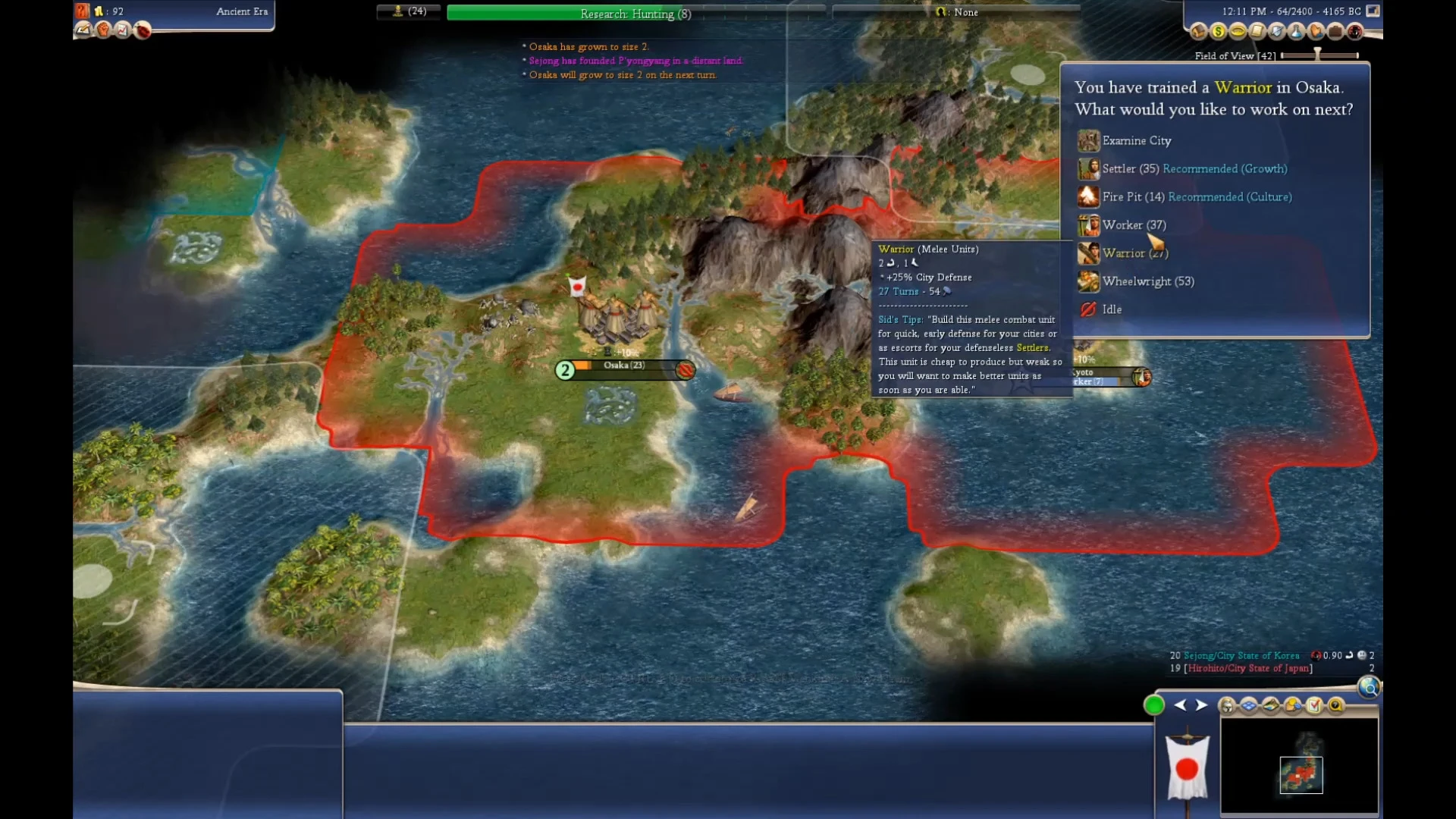Open the Info graphs chart icon top-left

tap(121, 30)
